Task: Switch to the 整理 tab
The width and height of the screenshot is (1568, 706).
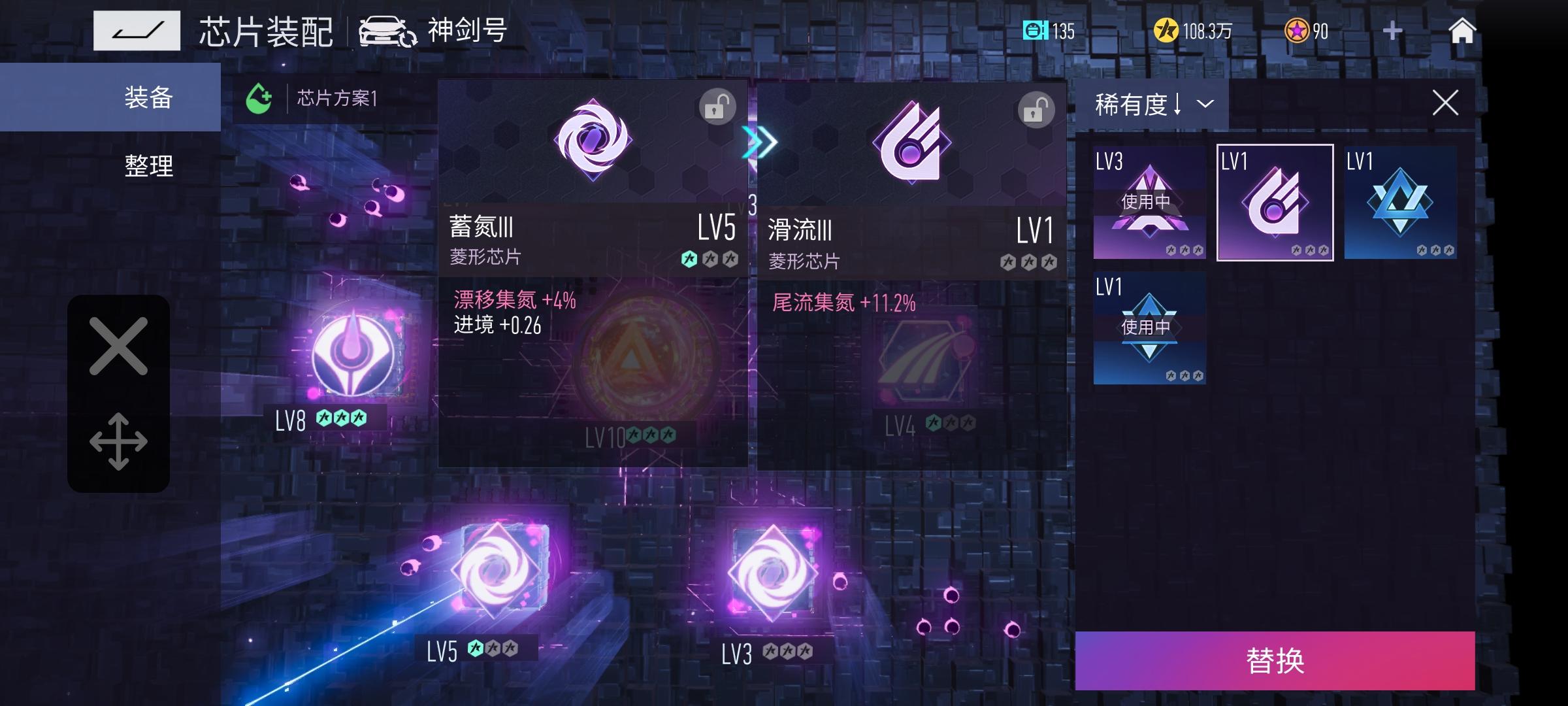Action: point(147,166)
